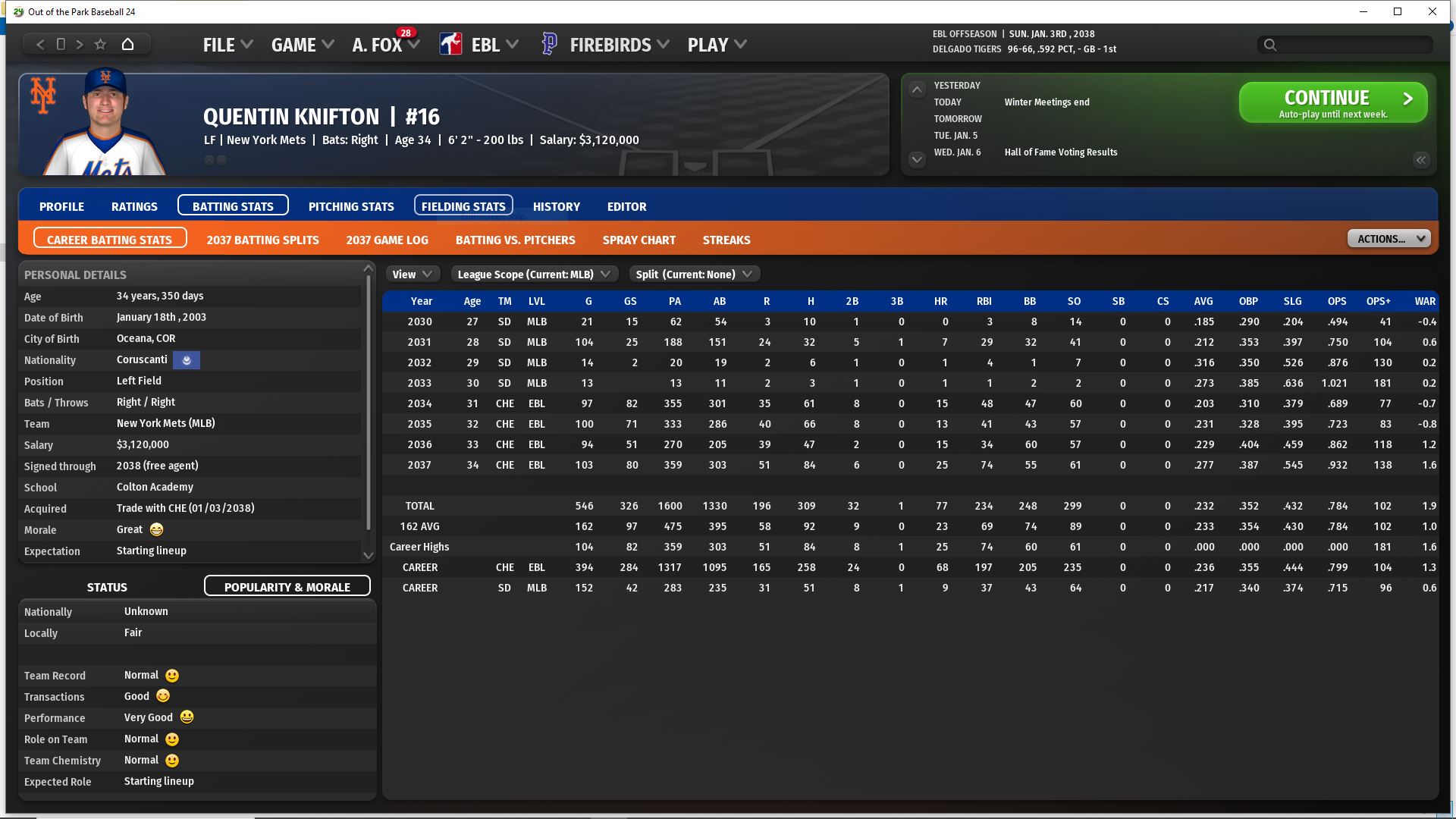1456x819 pixels.
Task: Open the PITCHING STATS tab
Action: click(x=351, y=206)
